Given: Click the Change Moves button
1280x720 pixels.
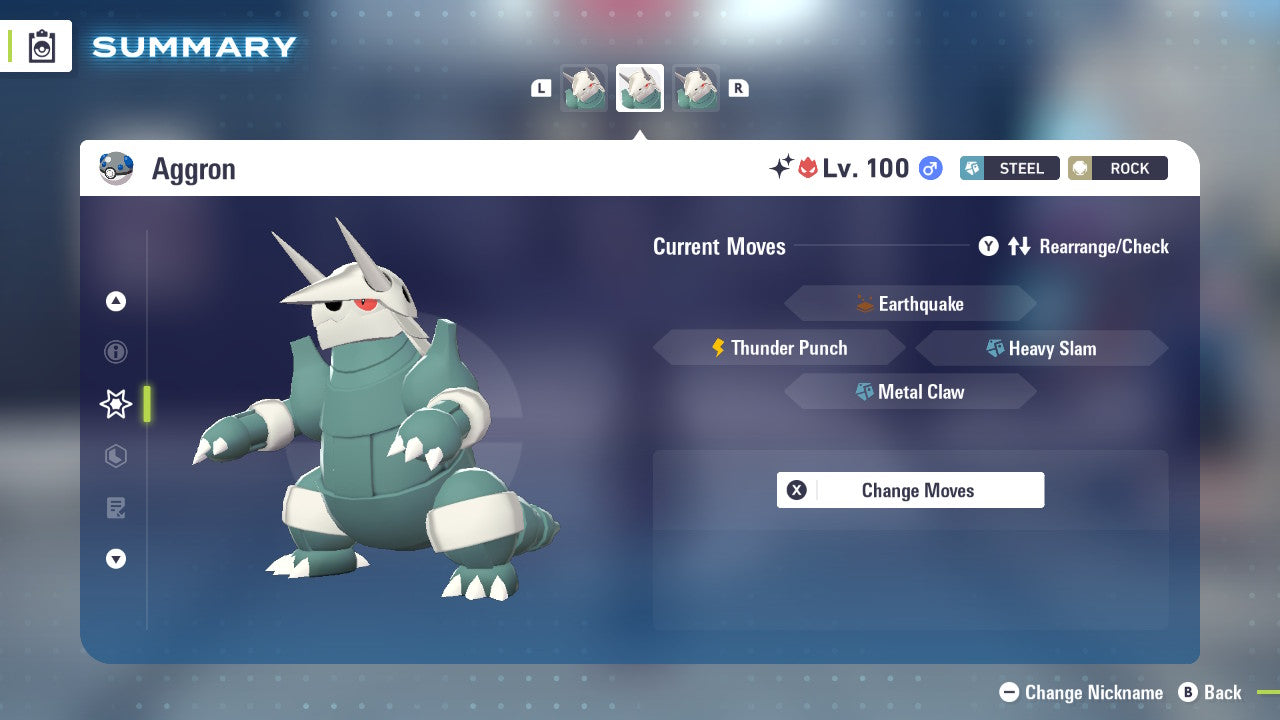Looking at the screenshot, I should [910, 490].
